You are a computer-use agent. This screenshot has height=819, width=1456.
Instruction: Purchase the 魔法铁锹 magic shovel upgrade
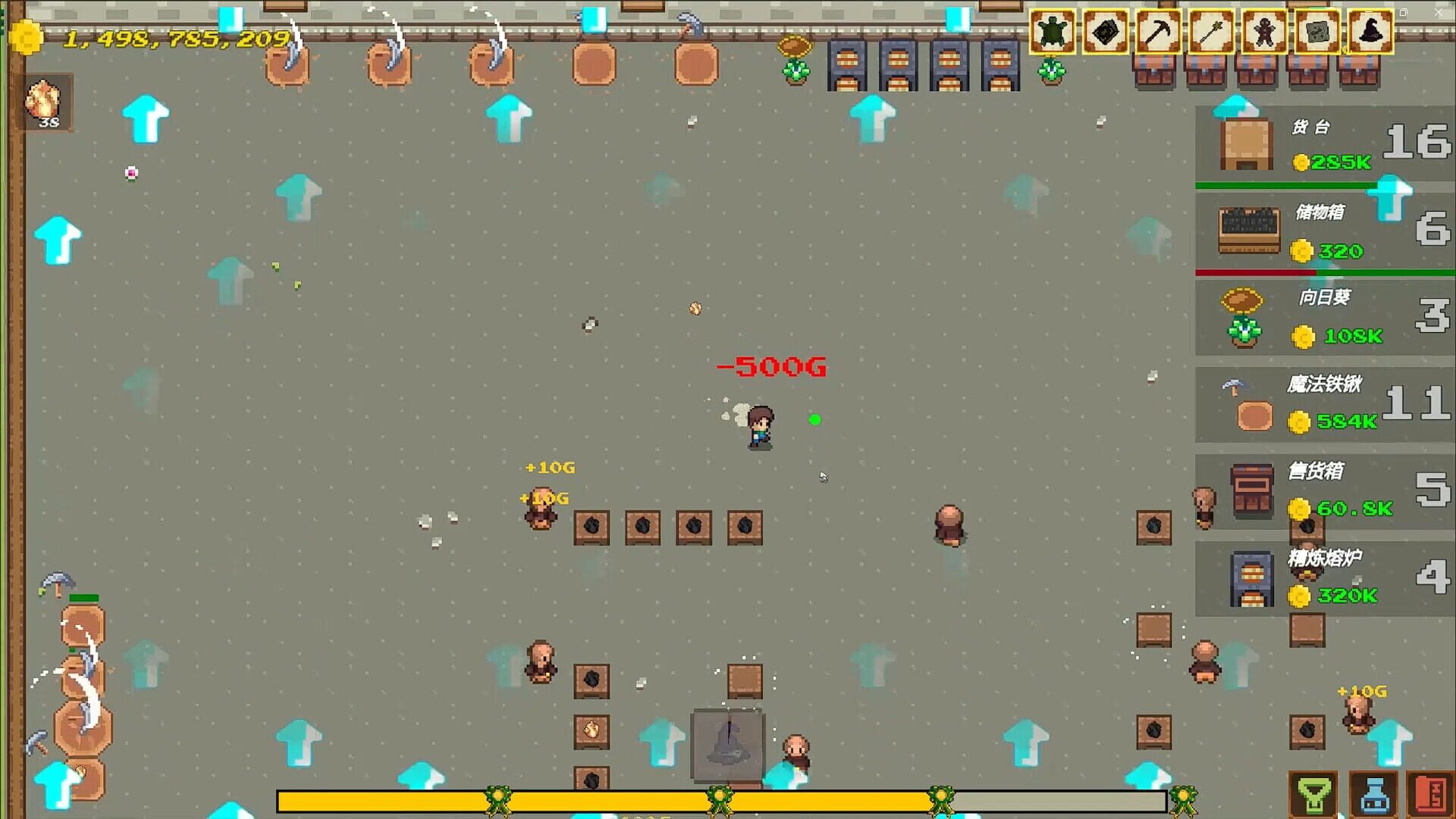click(1323, 404)
